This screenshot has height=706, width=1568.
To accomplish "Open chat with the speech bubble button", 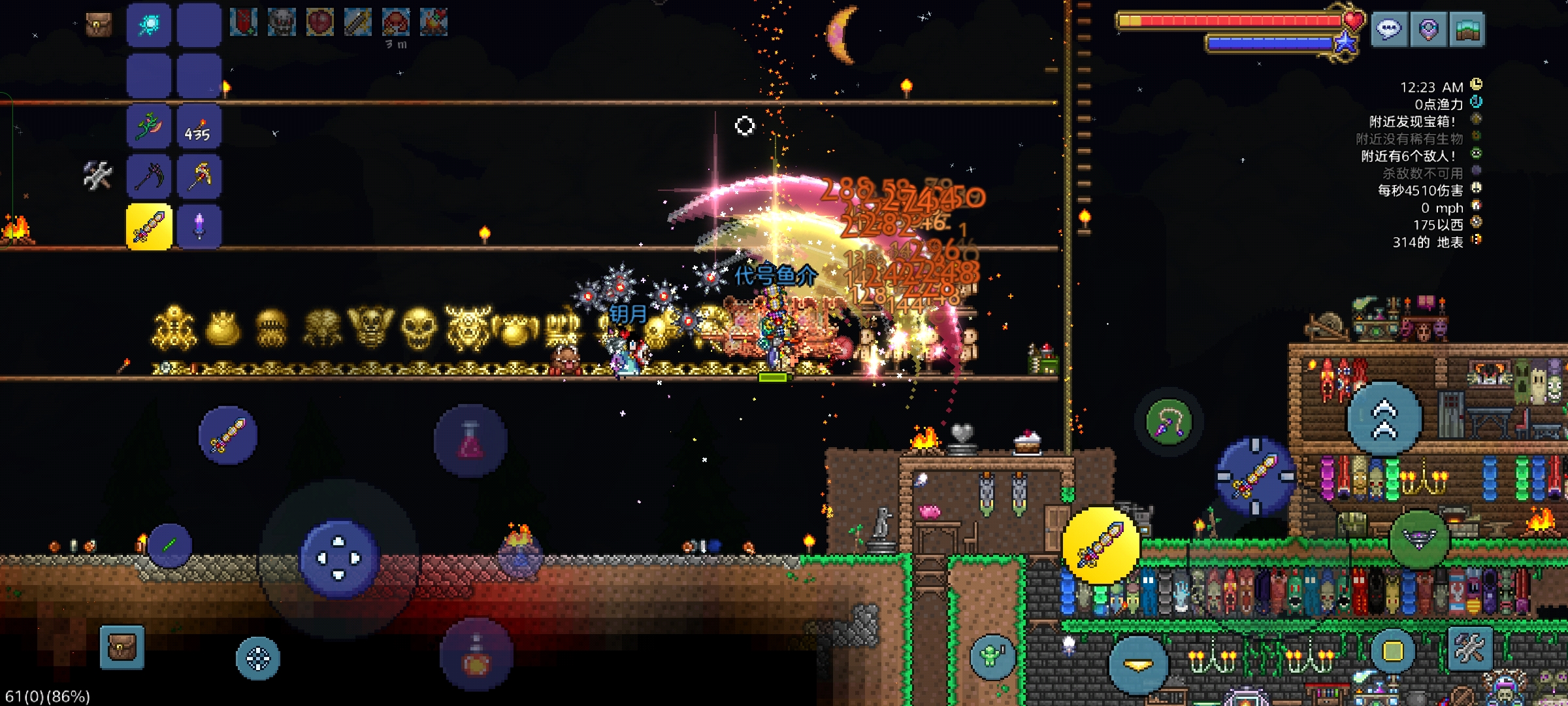I will click(x=1389, y=29).
